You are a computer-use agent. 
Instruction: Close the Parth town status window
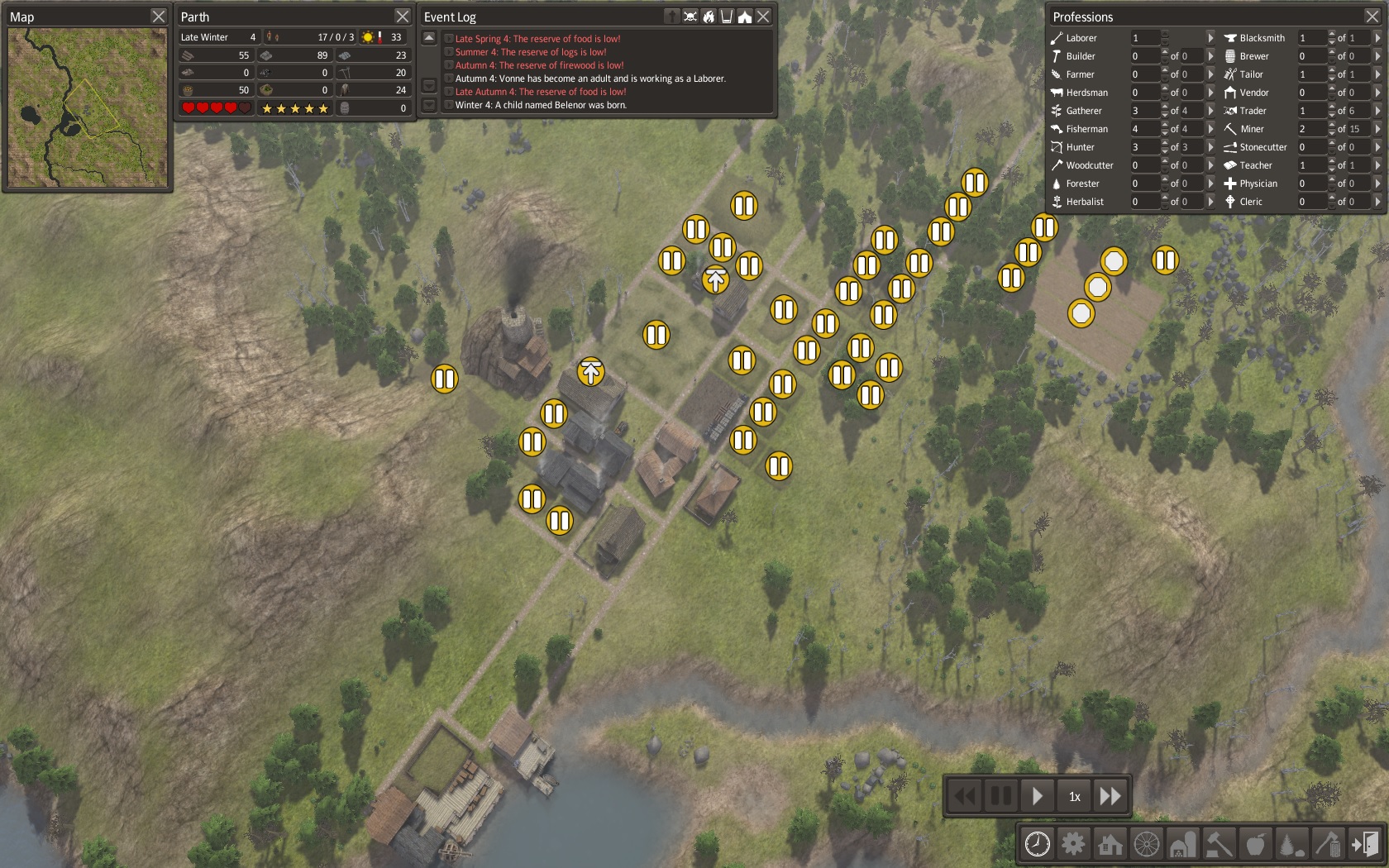(403, 17)
